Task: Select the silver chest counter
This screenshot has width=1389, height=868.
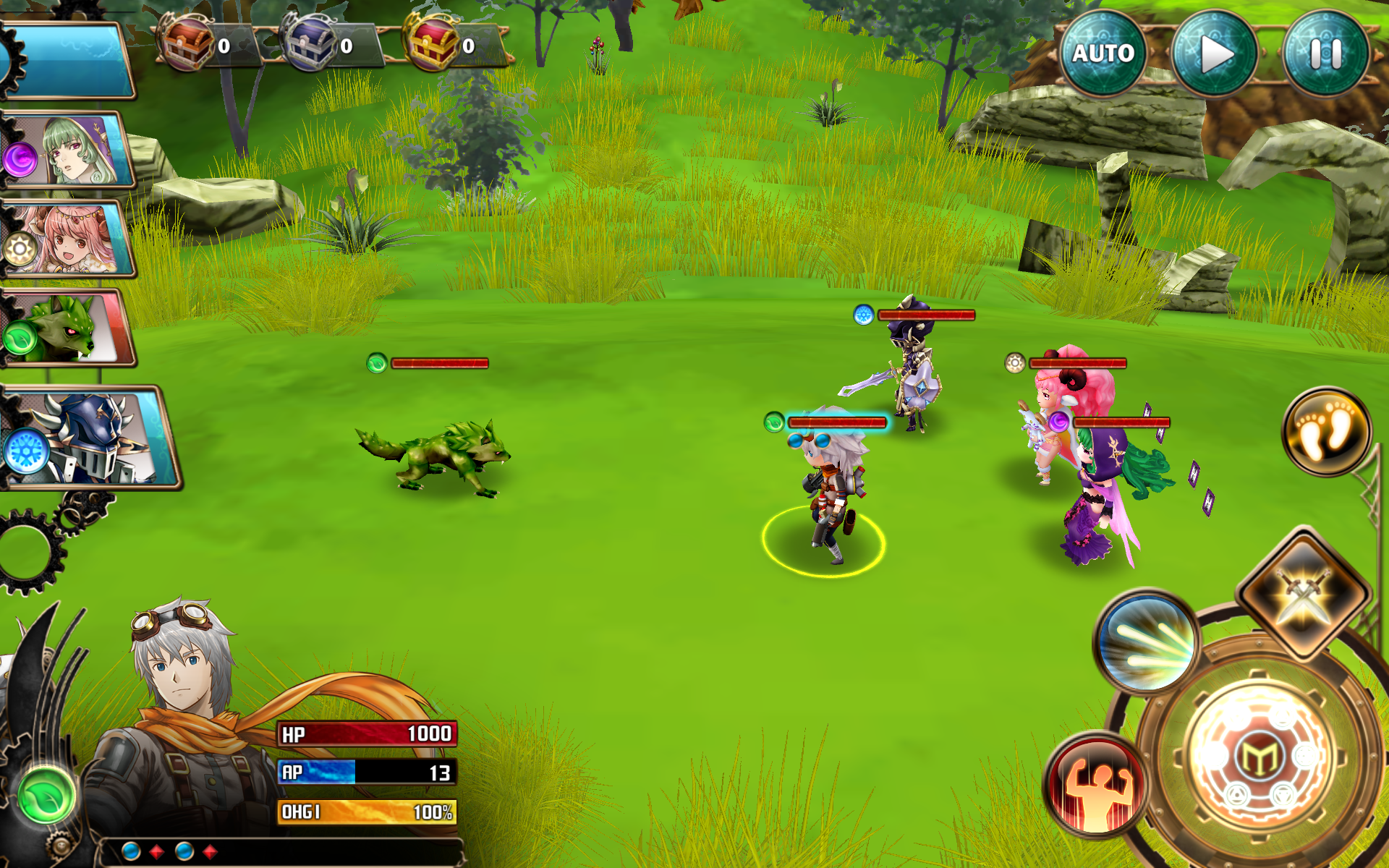Action: (311, 45)
